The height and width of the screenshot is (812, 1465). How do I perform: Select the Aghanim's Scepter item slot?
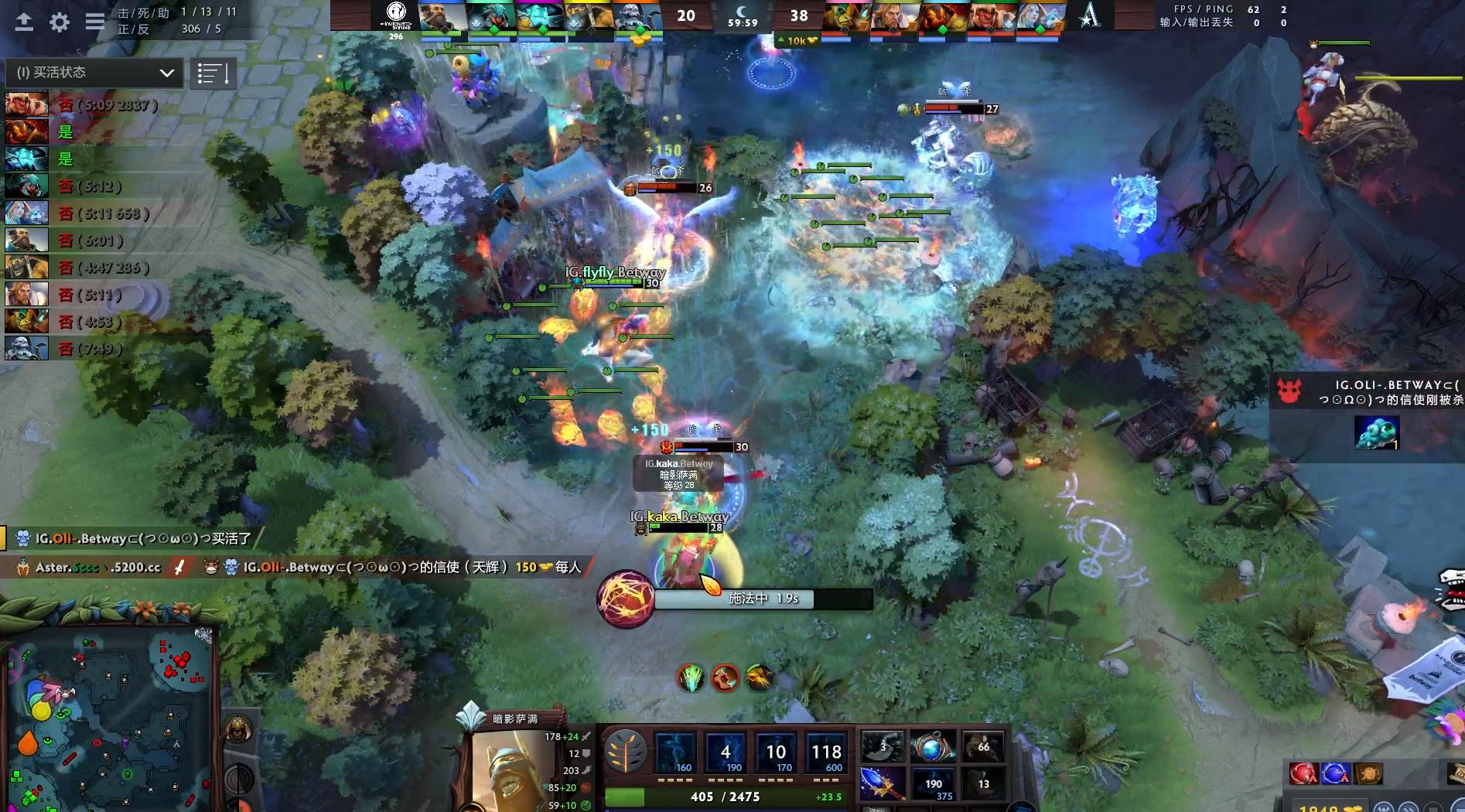(x=883, y=783)
